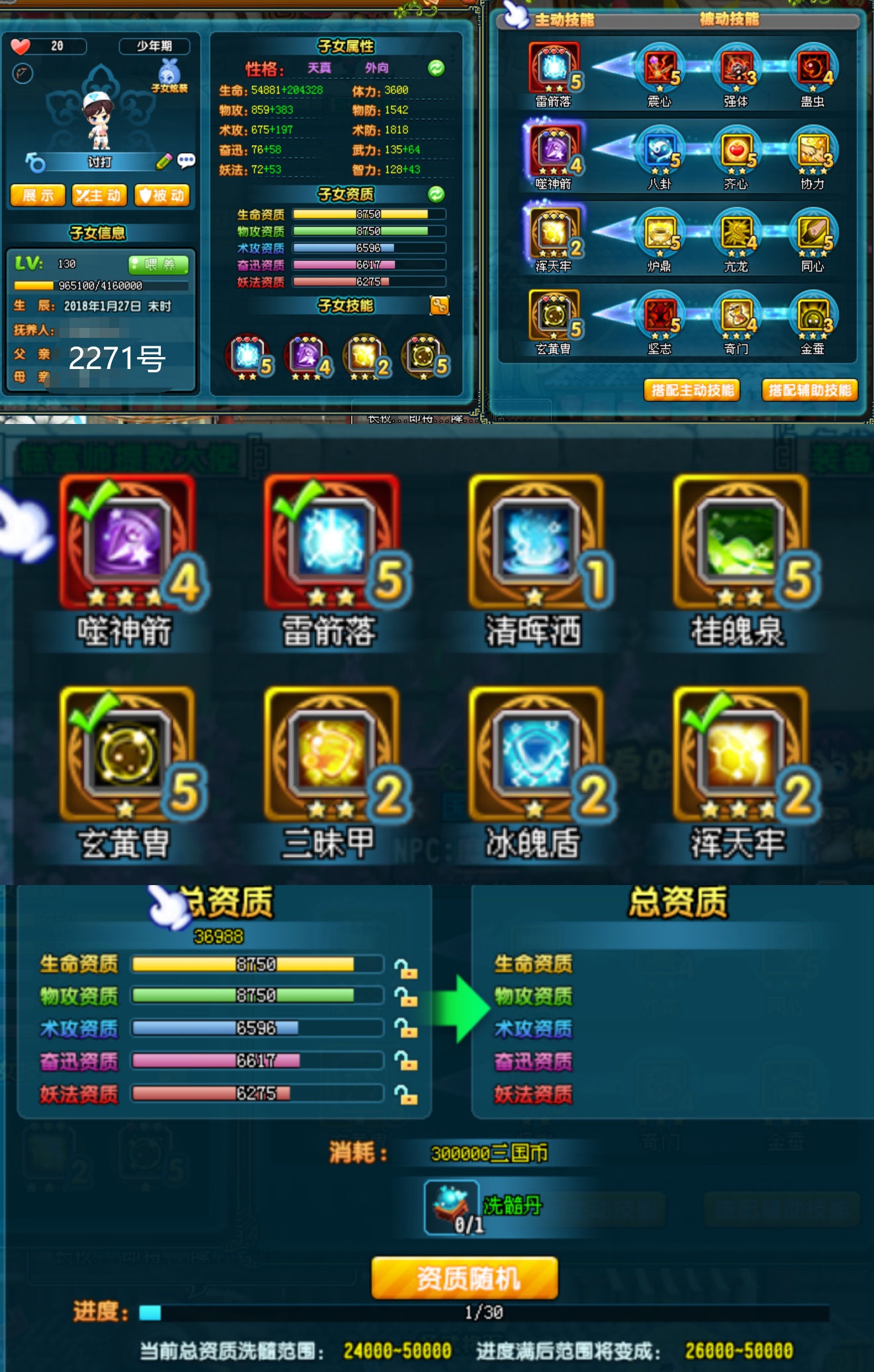Screen dimensions: 874x1372
Task: Open the 被动 passive skills button
Action: coord(162,195)
